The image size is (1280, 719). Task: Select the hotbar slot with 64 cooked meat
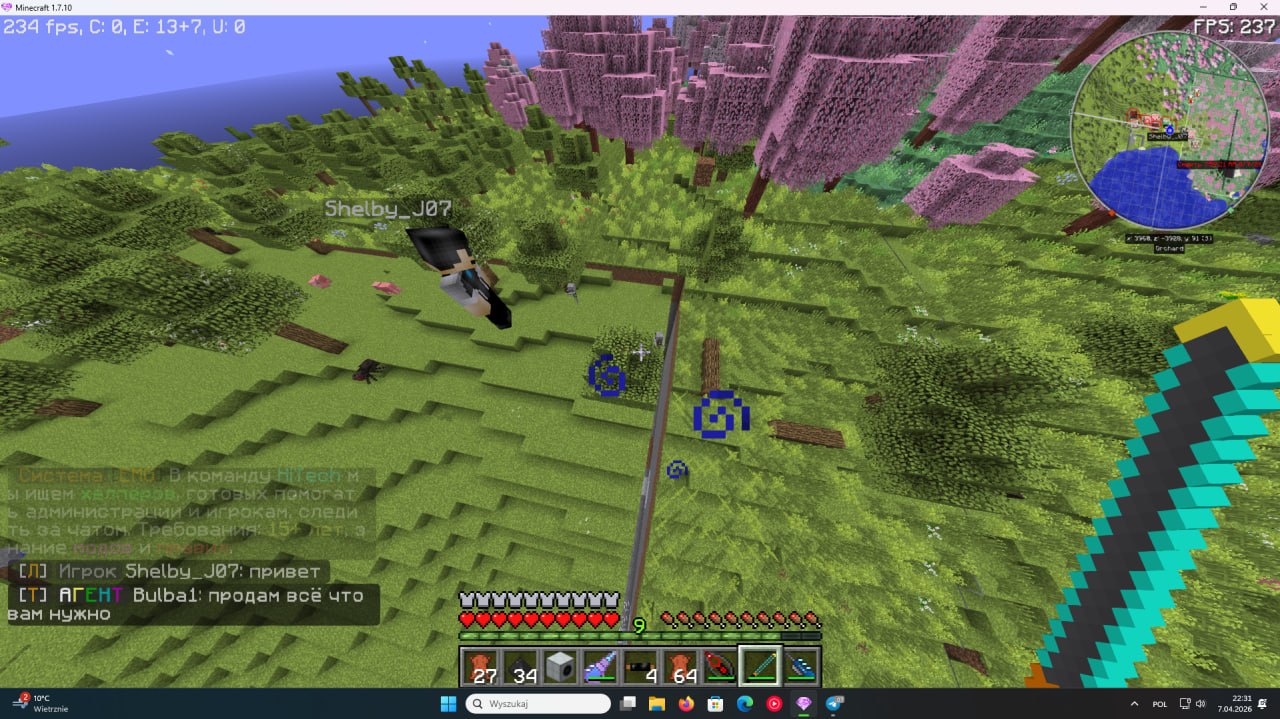[x=681, y=667]
